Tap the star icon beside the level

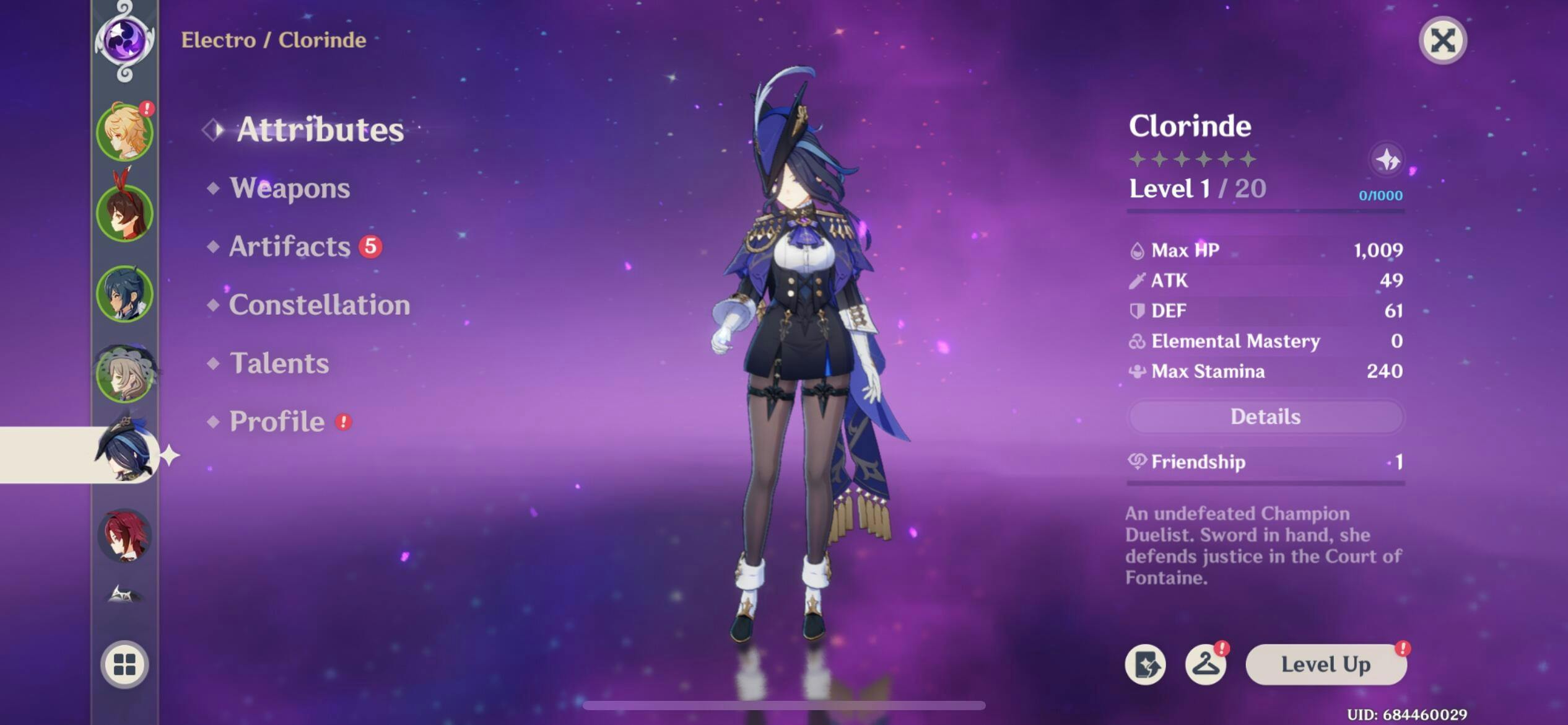coord(1387,160)
